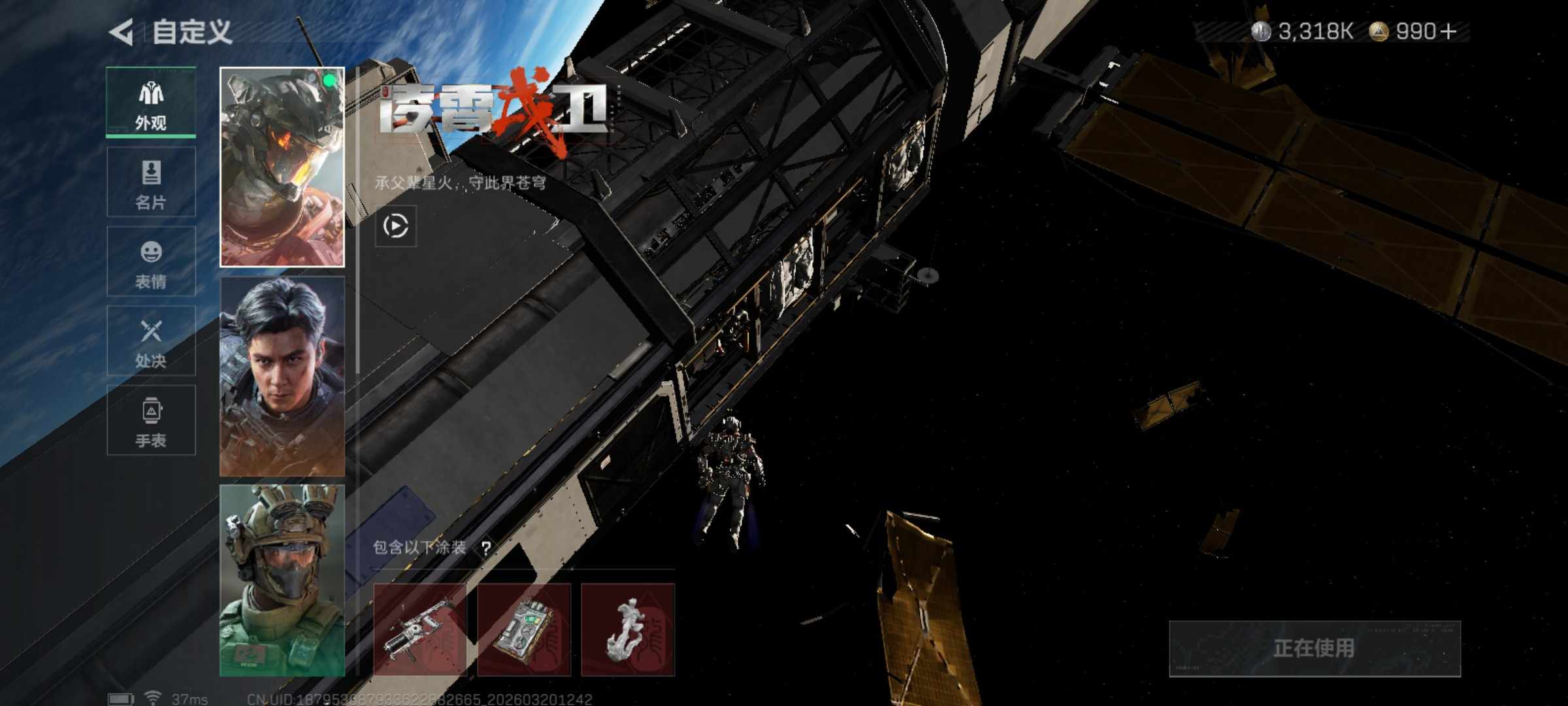The image size is (1568, 706).
Task: View the included weapon skin item
Action: click(419, 630)
